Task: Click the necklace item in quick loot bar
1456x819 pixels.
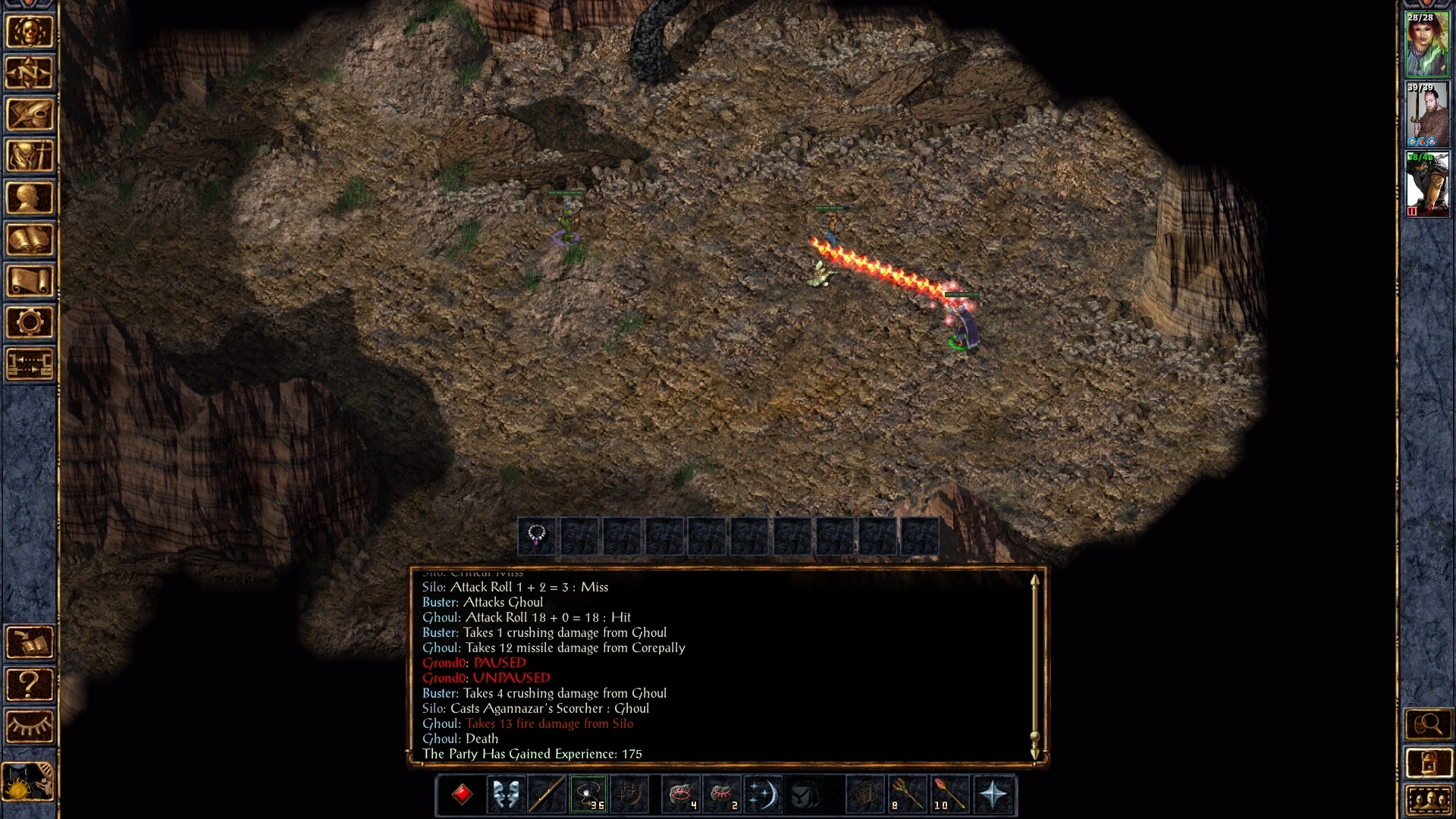Action: [x=537, y=536]
